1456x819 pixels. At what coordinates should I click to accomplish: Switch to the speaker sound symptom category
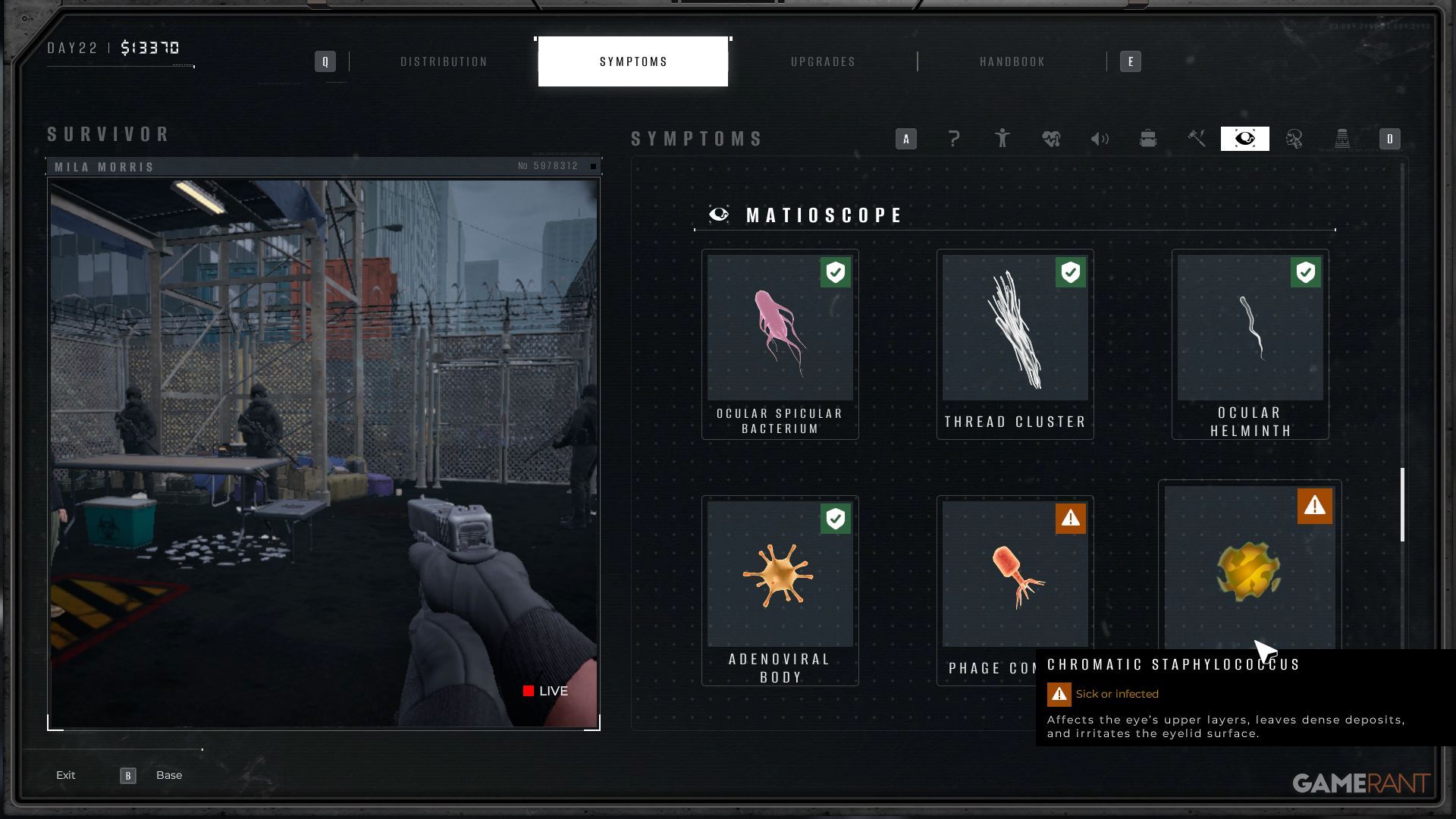click(1100, 139)
